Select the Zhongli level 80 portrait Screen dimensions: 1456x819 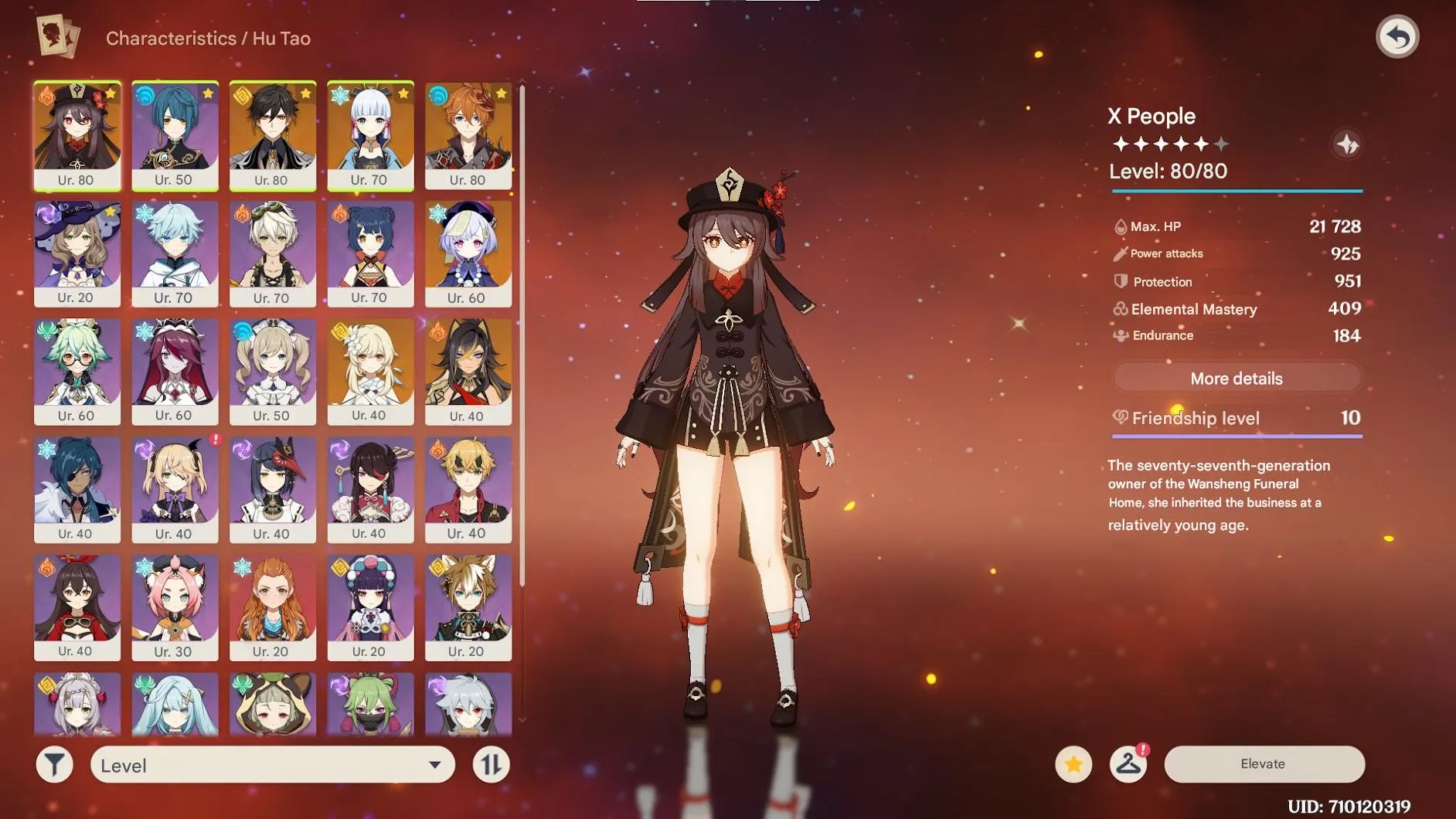(x=273, y=135)
